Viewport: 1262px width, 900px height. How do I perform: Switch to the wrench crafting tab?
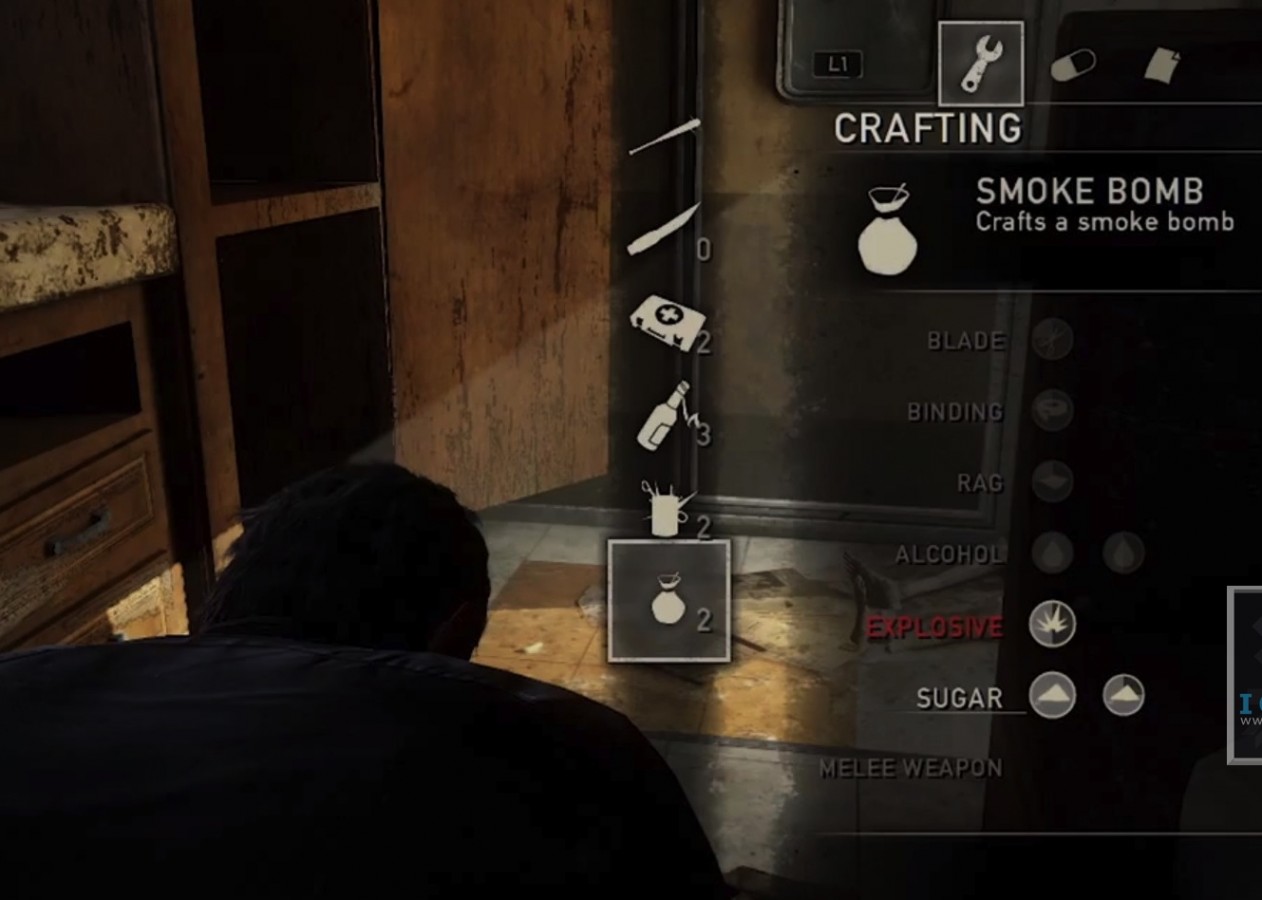(x=980, y=64)
